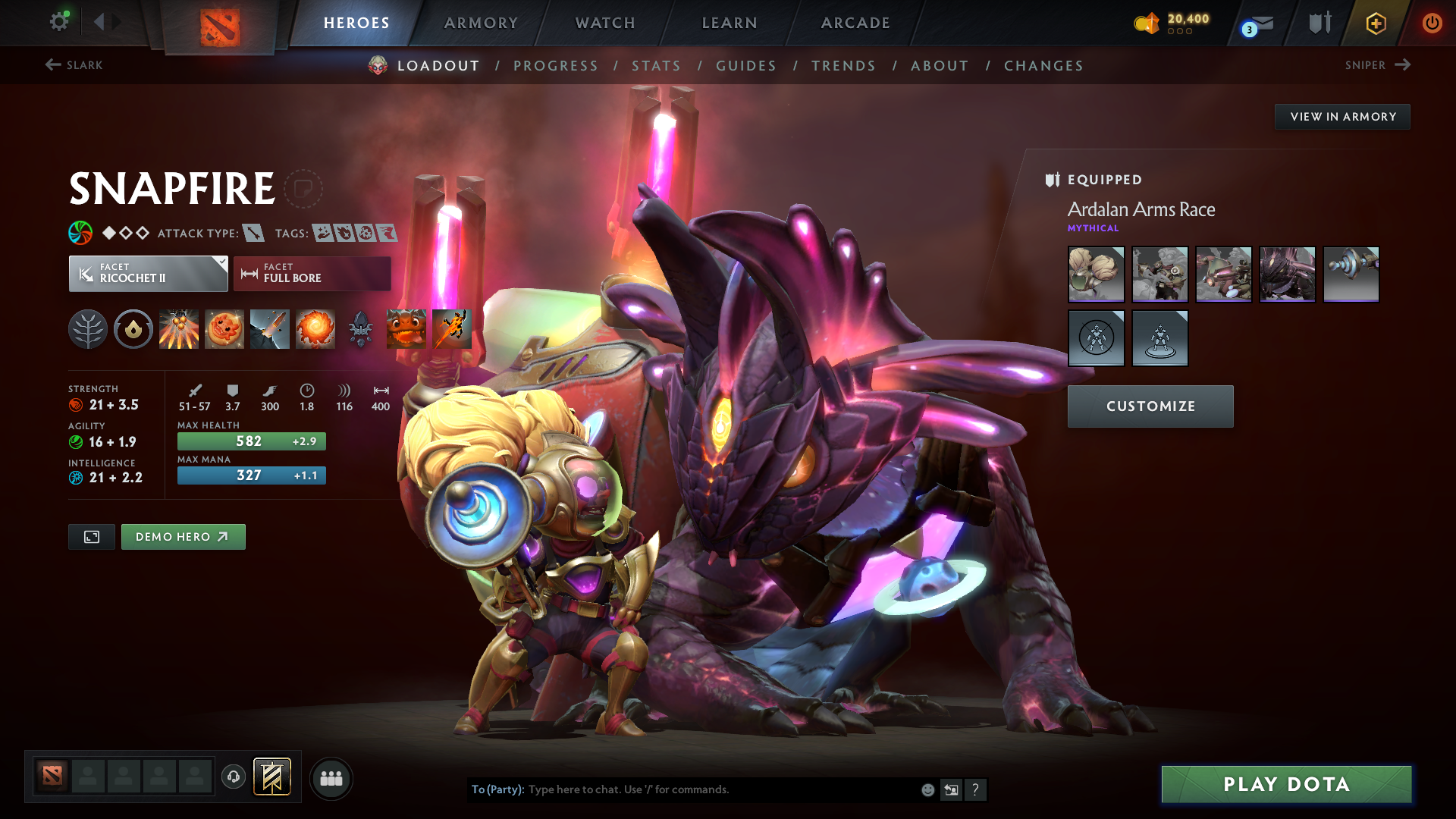Viewport: 1456px width, 819px height.
Task: Open the settings gear menu
Action: [x=58, y=22]
